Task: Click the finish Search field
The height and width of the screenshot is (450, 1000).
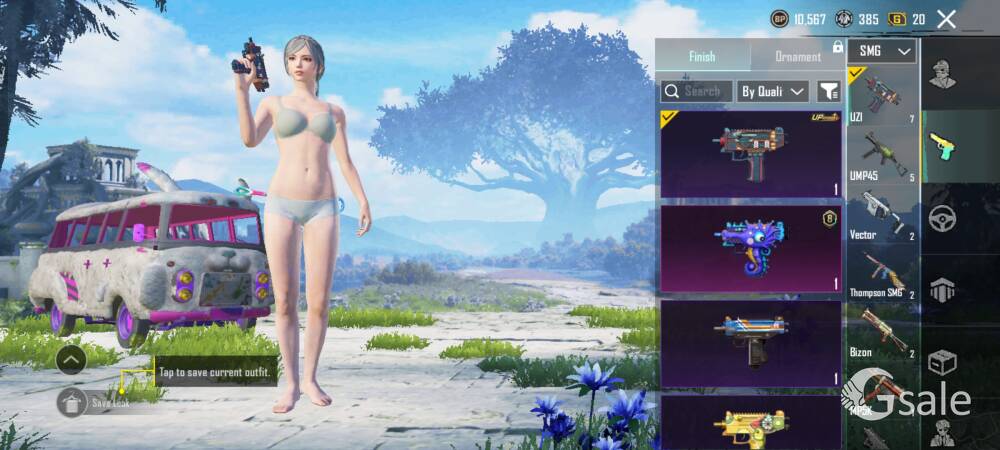Action: pos(697,91)
